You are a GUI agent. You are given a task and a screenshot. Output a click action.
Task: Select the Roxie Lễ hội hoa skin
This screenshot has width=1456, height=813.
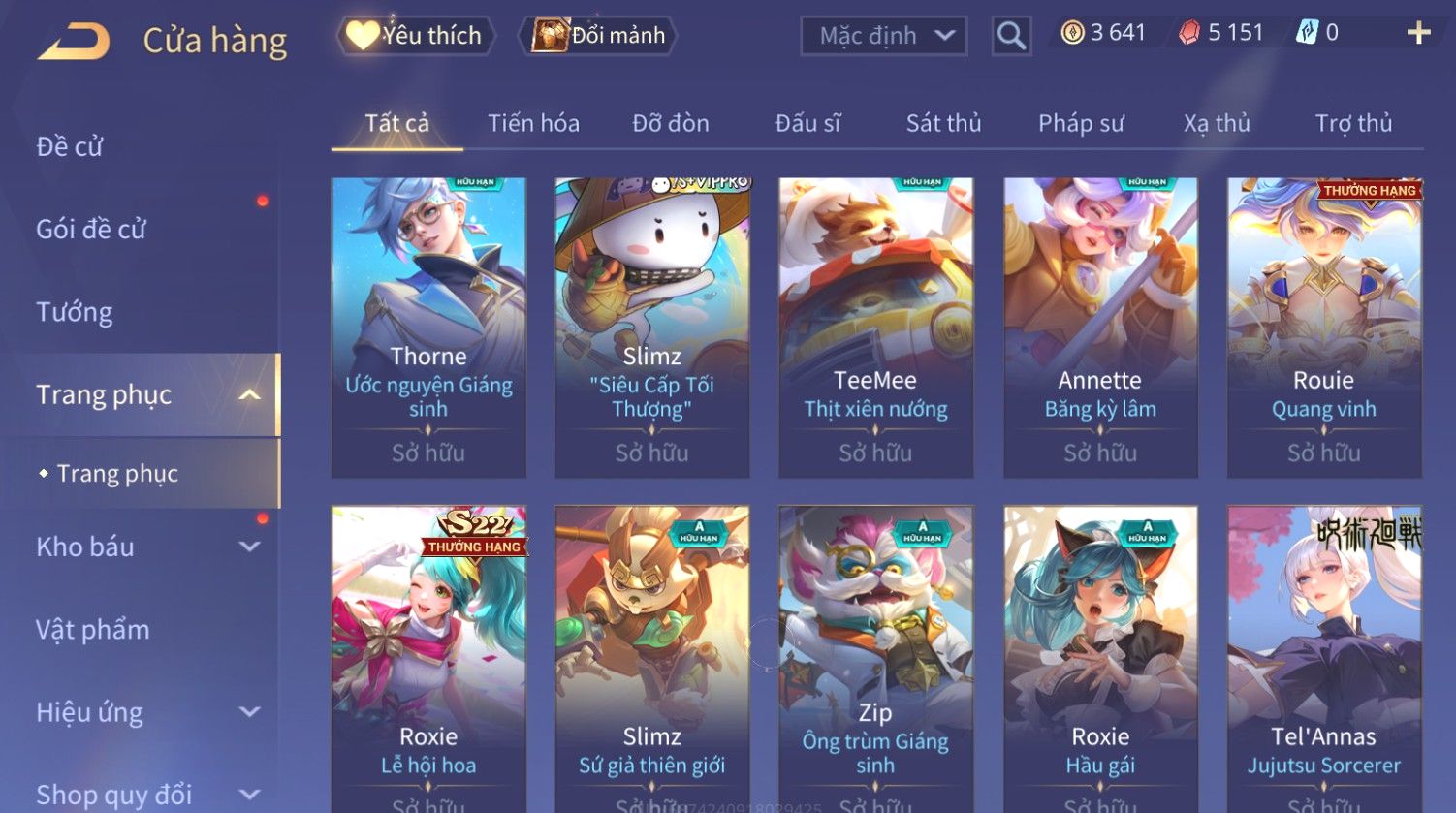428,659
